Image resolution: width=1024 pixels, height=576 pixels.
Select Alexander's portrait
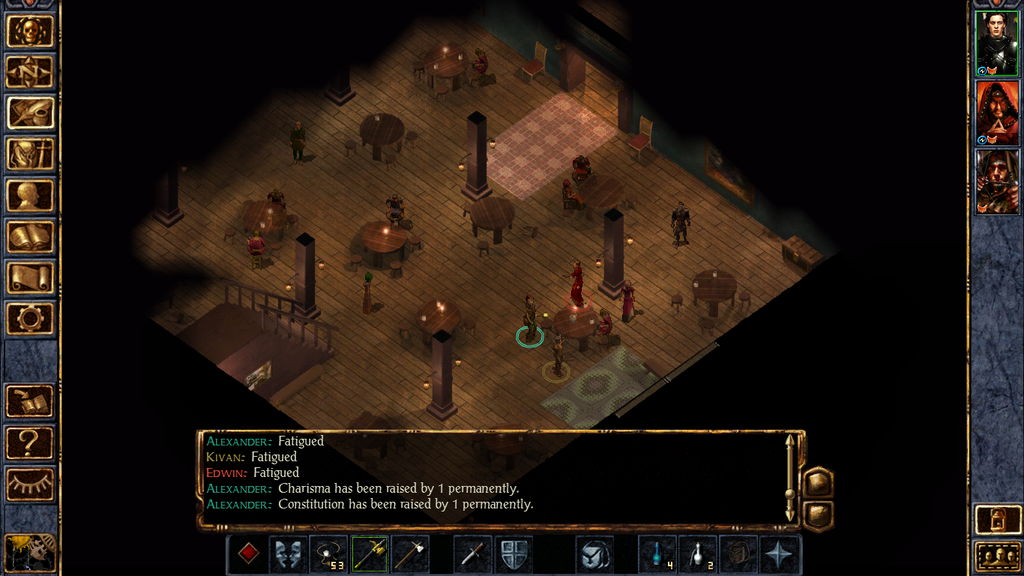(996, 44)
